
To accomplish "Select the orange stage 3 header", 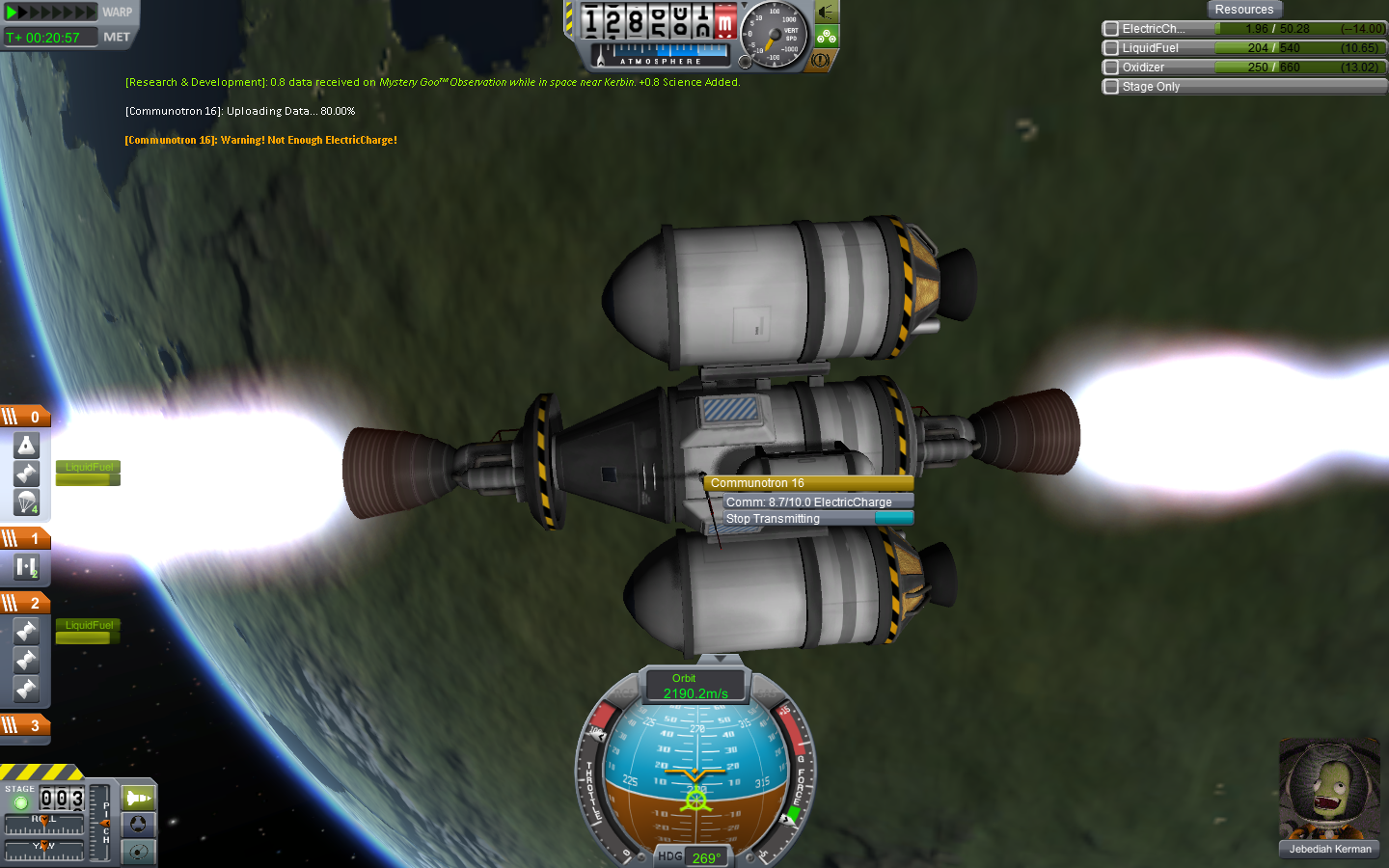I will coord(25,725).
